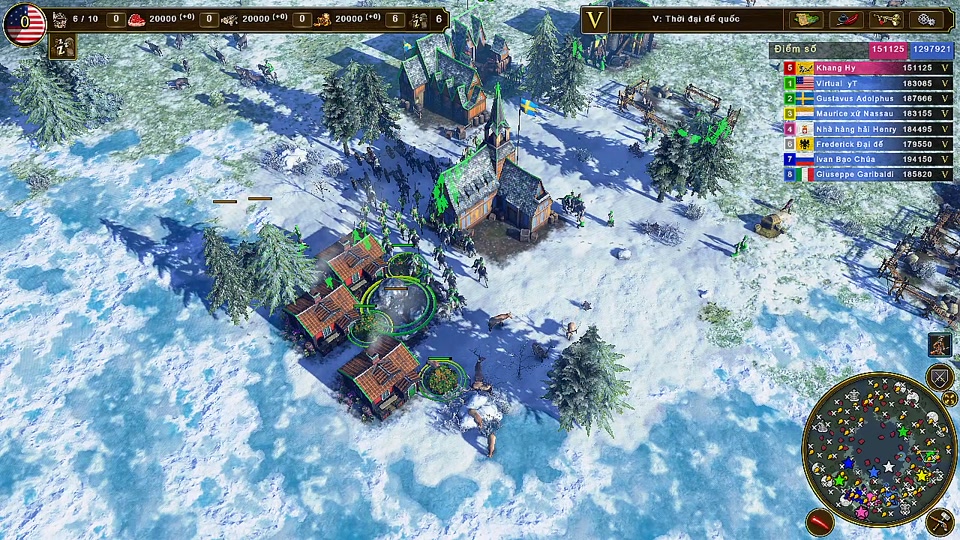The image size is (960, 540).
Task: Click the crossed swords shield button
Action: [939, 378]
